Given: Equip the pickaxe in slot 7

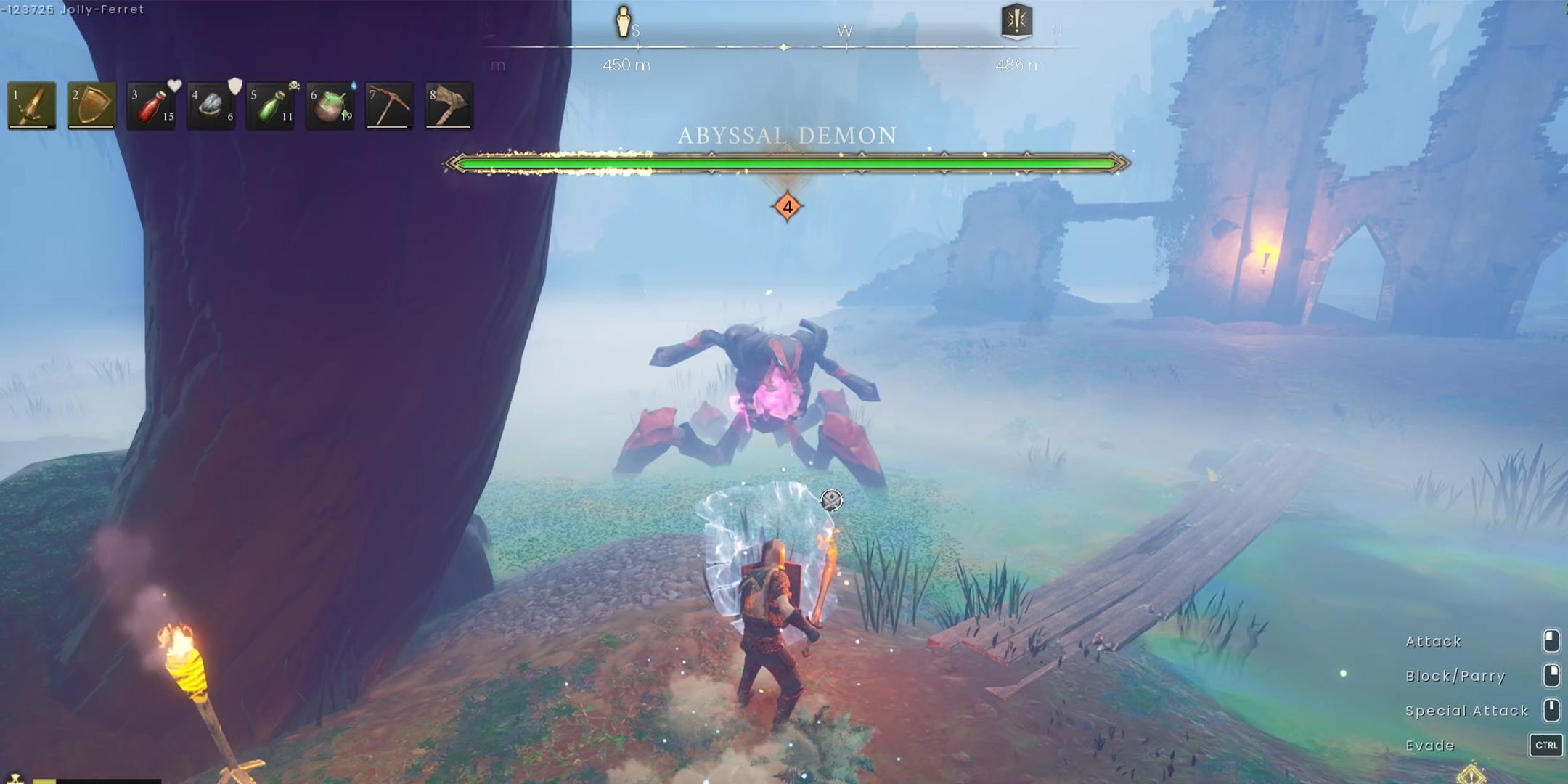Looking at the screenshot, I should click(x=388, y=107).
